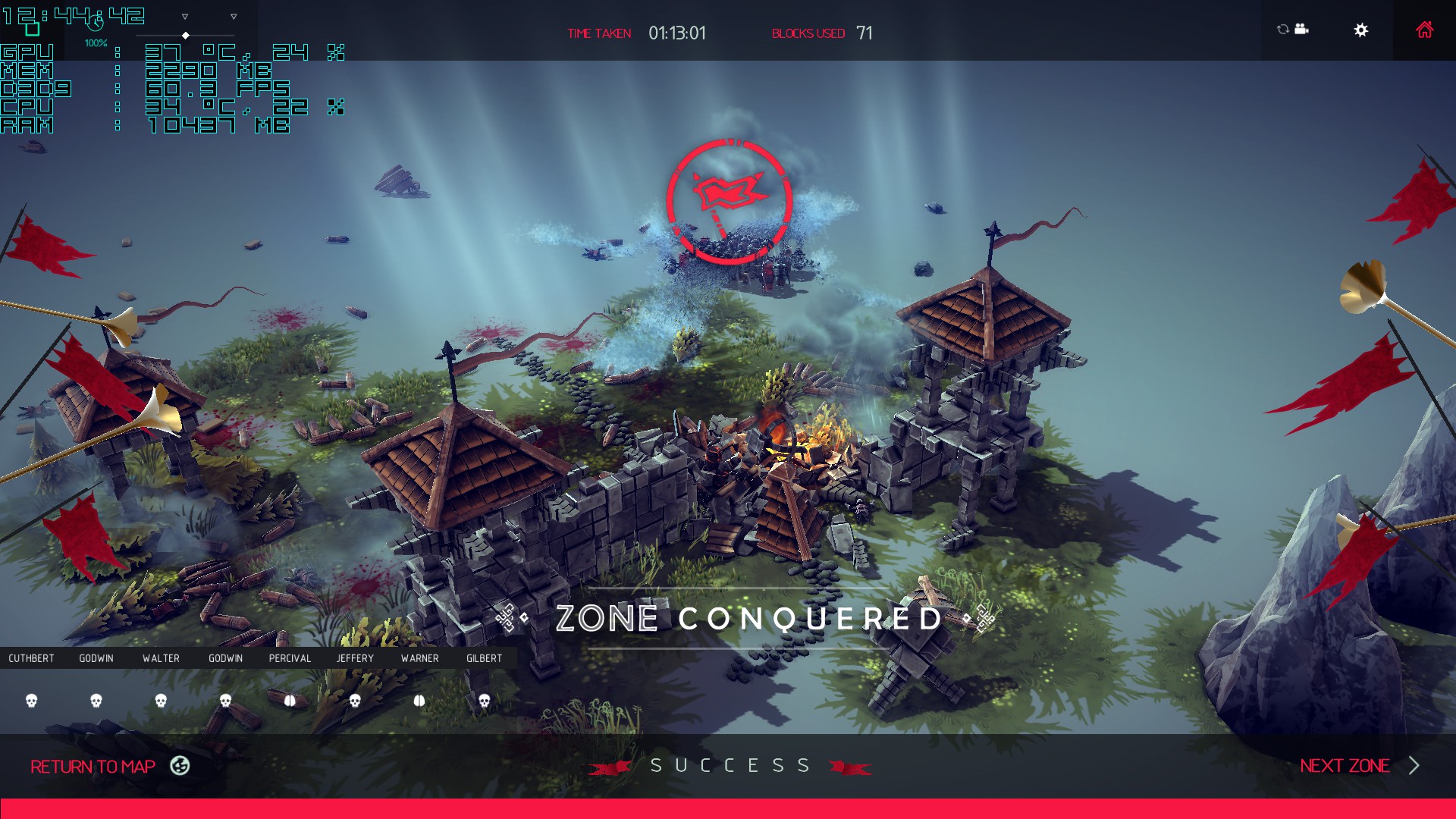Open the right dropdown arrow on the top bar
Screen dimensions: 1456x819
[x=234, y=17]
